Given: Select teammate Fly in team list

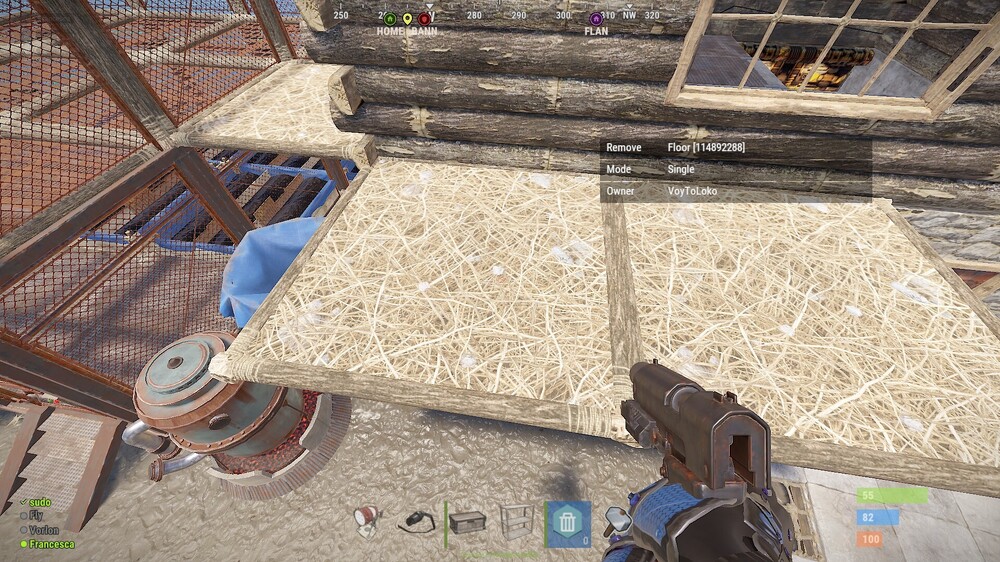Looking at the screenshot, I should tap(36, 516).
